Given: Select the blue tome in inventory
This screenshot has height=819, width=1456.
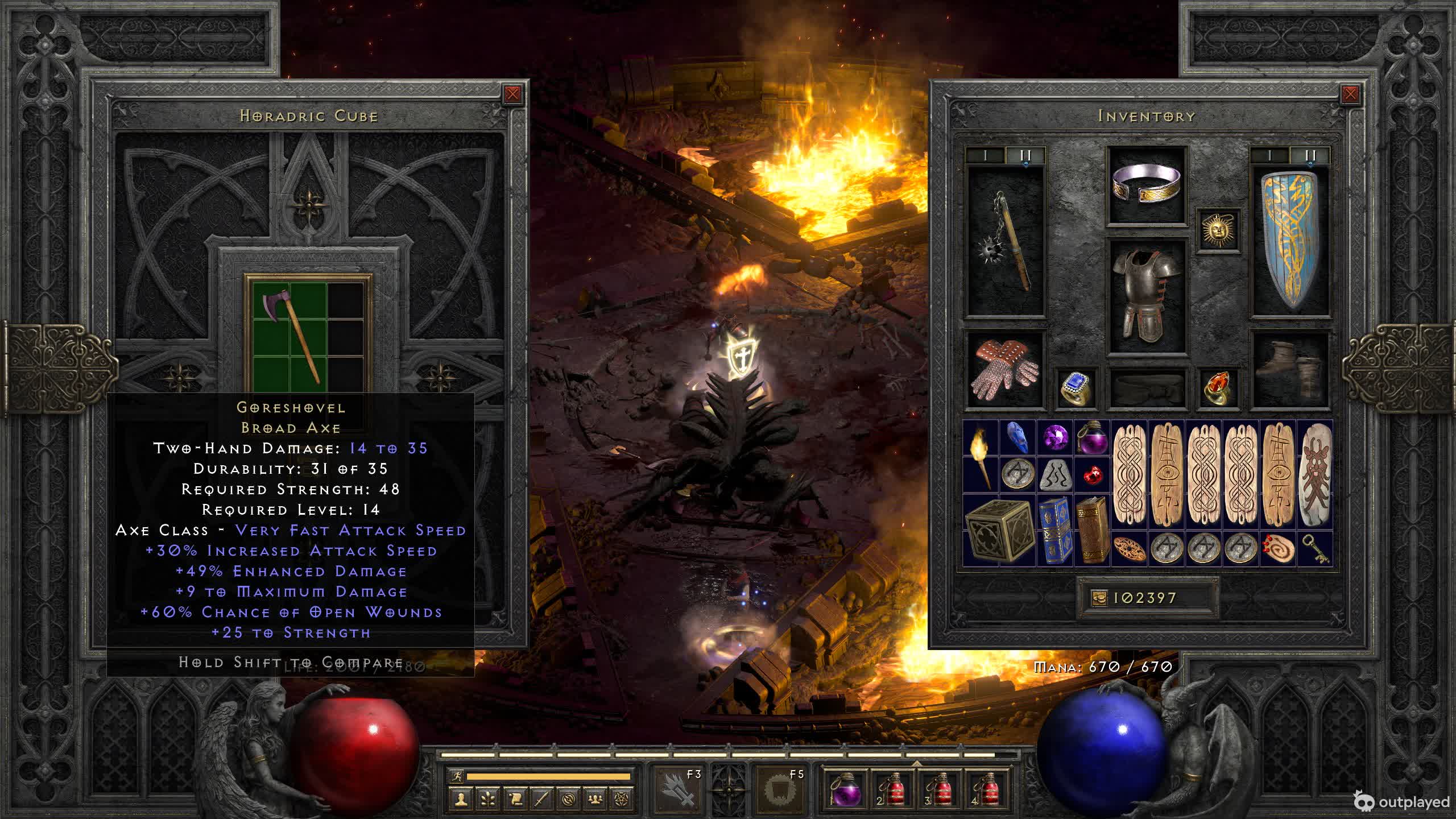Looking at the screenshot, I should coord(1054,530).
